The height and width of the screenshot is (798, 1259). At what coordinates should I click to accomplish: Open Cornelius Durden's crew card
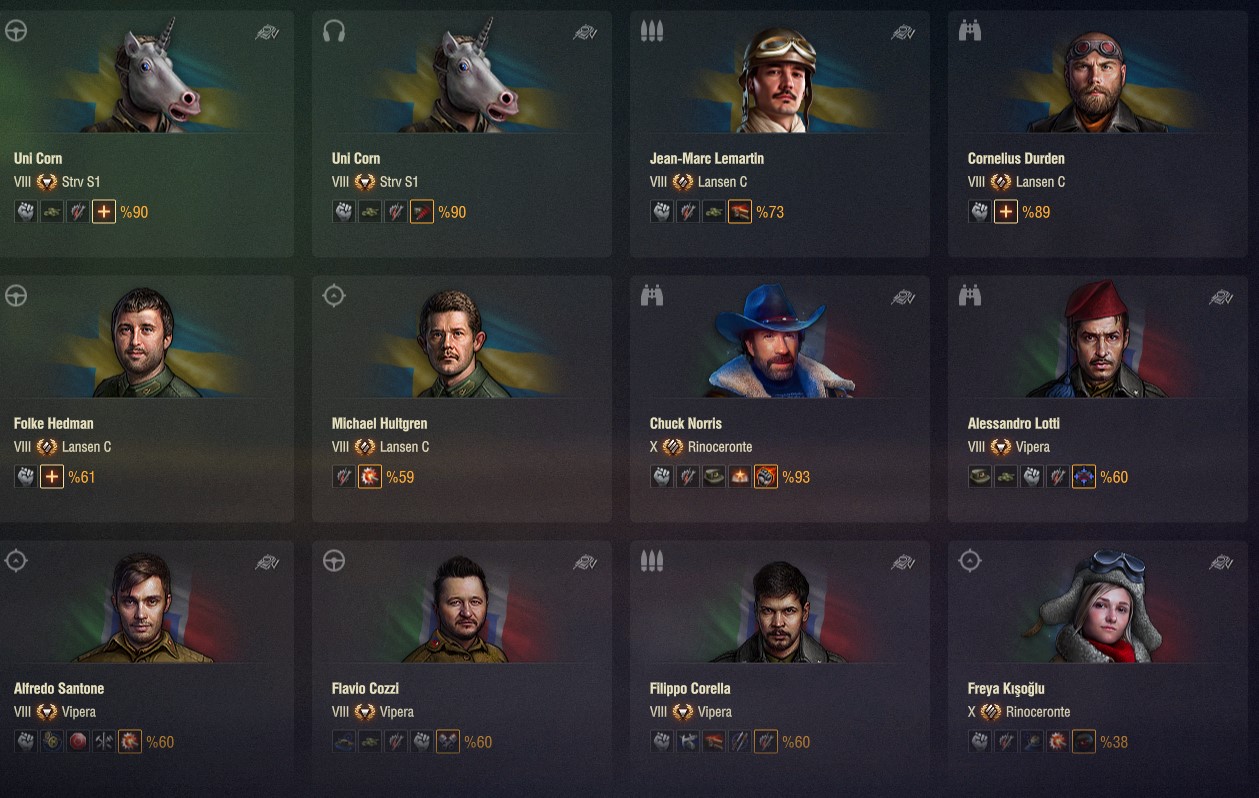(1097, 134)
